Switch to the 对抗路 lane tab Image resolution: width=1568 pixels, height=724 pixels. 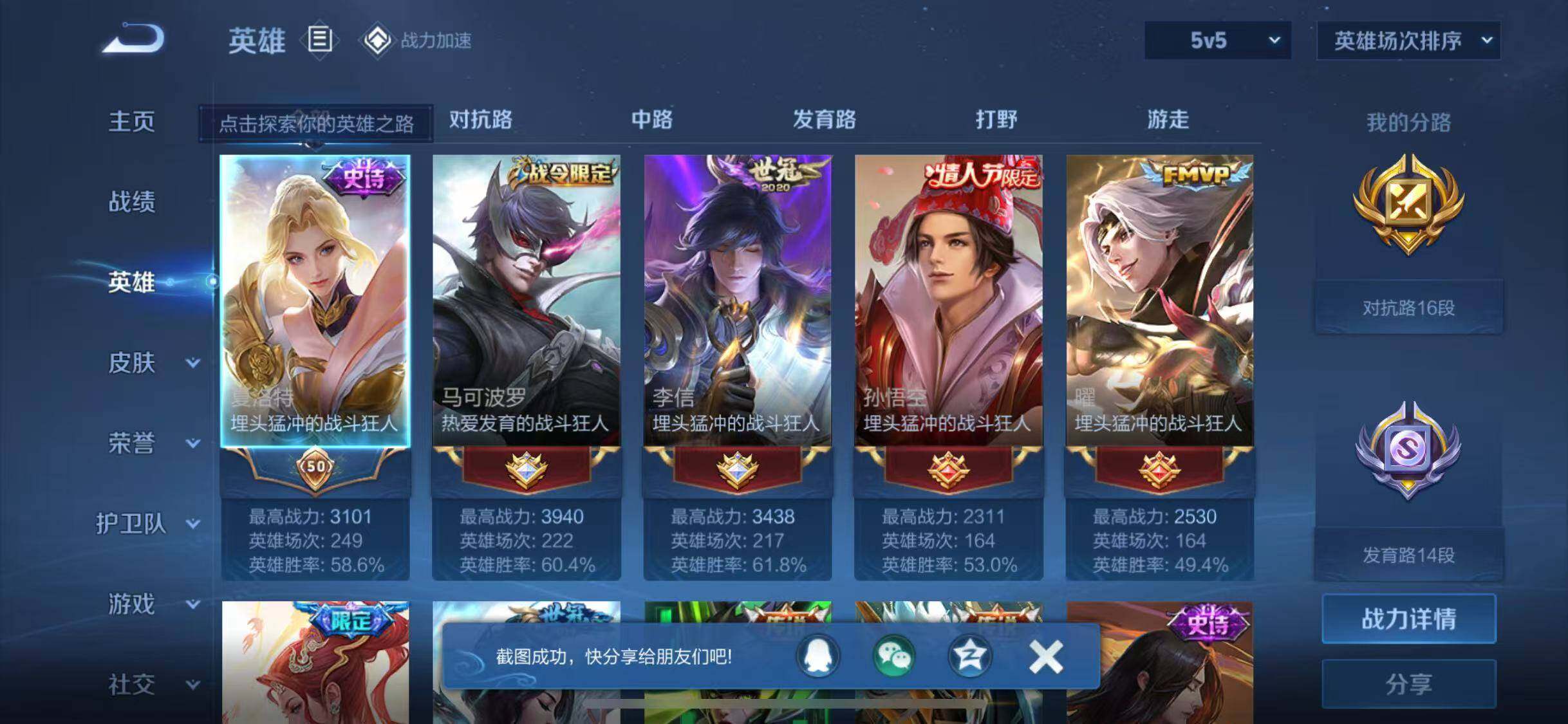coord(480,120)
